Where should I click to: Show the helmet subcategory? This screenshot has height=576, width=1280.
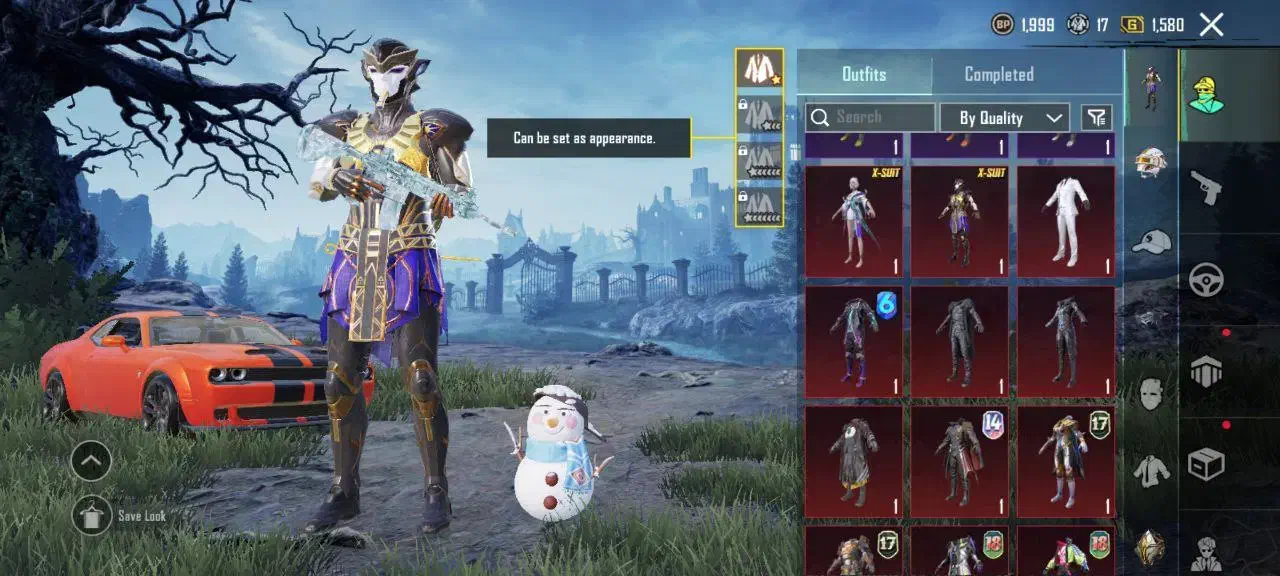click(x=1151, y=163)
